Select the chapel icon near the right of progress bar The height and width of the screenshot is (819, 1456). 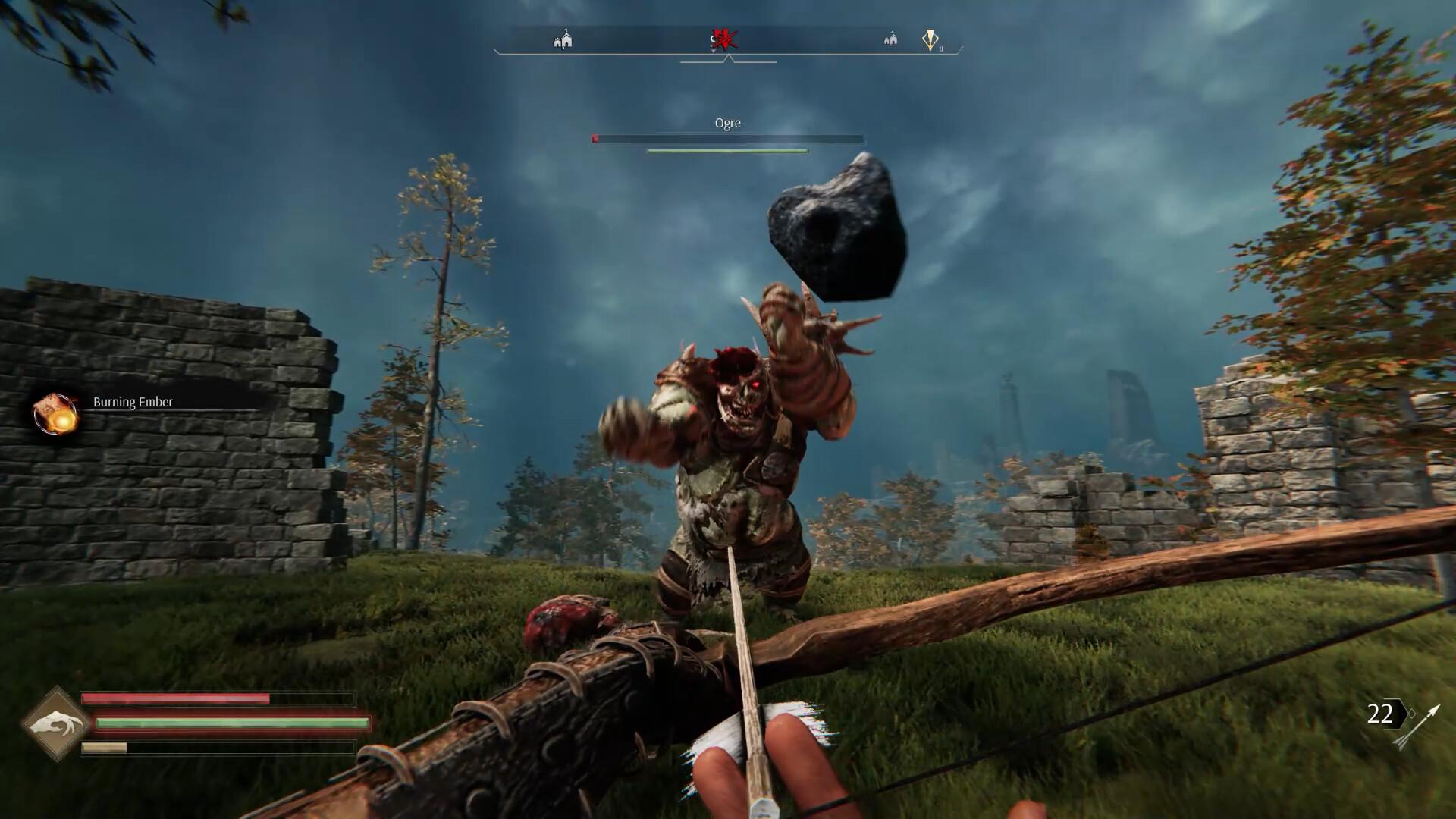click(890, 39)
